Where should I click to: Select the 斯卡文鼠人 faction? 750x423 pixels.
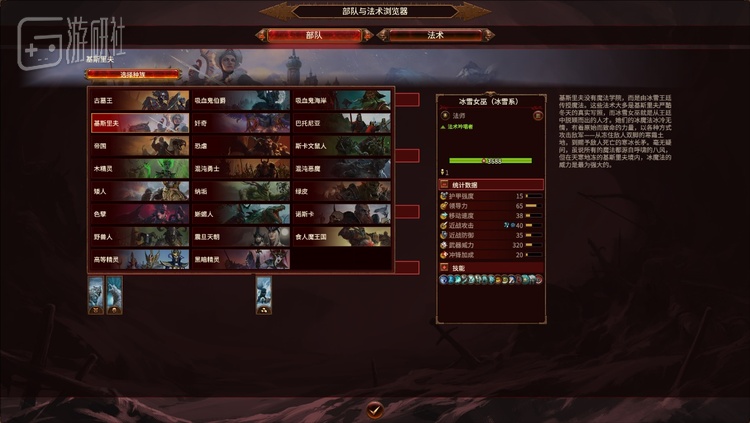tap(342, 146)
